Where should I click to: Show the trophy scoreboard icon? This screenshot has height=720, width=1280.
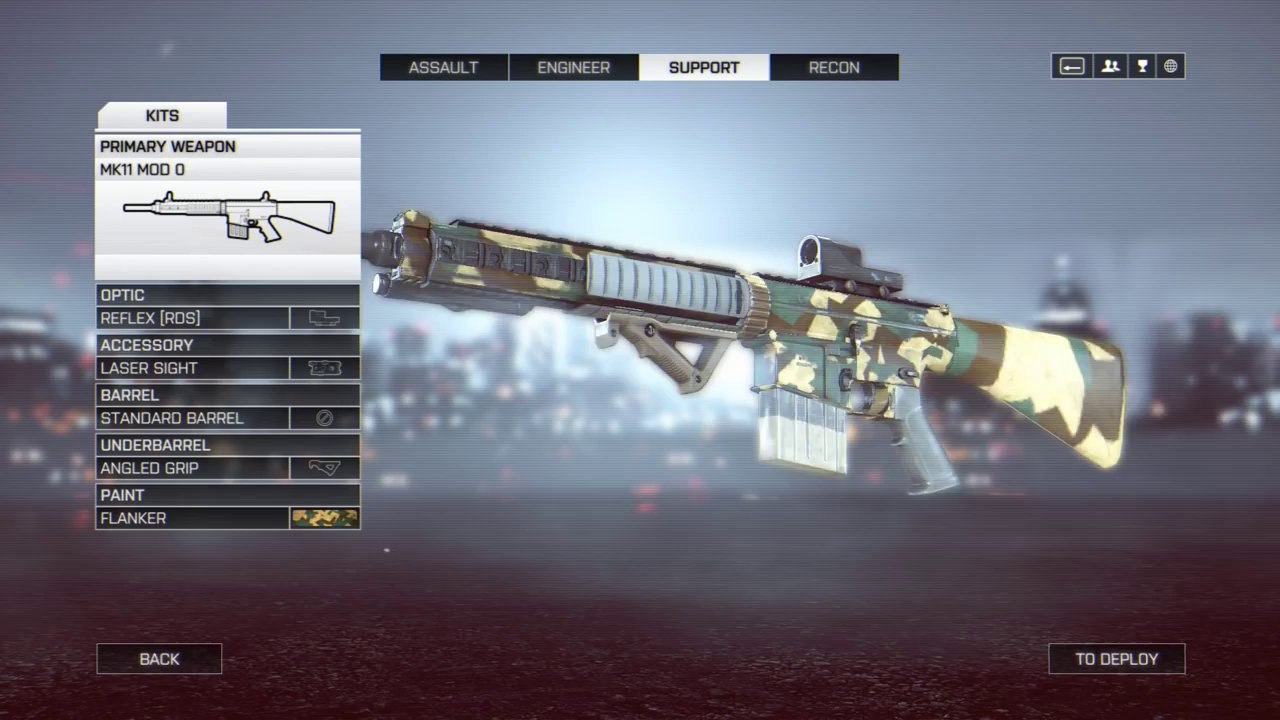click(x=1141, y=67)
